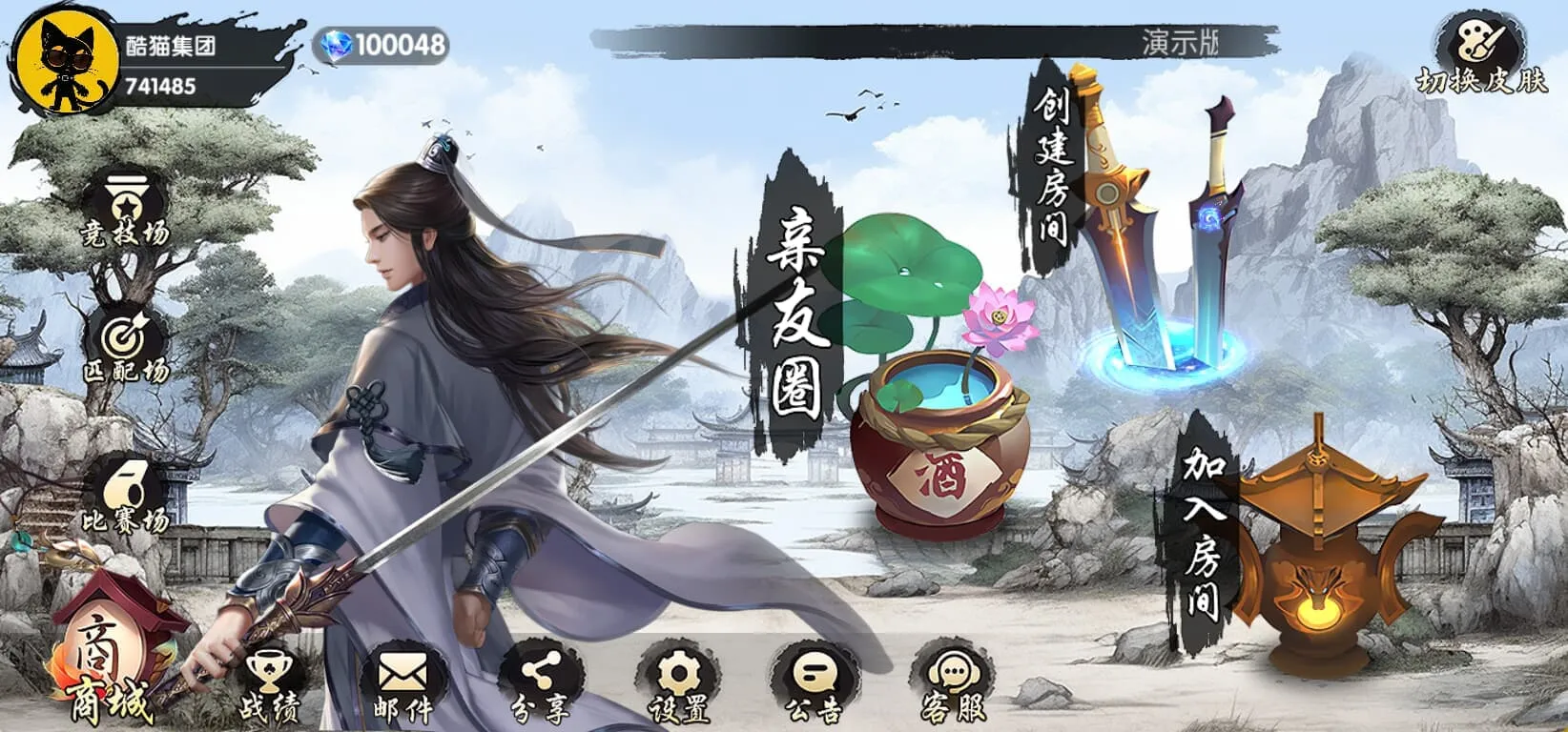Click the 演示版 demo version banner
The width and height of the screenshot is (1568, 732).
(x=1183, y=40)
